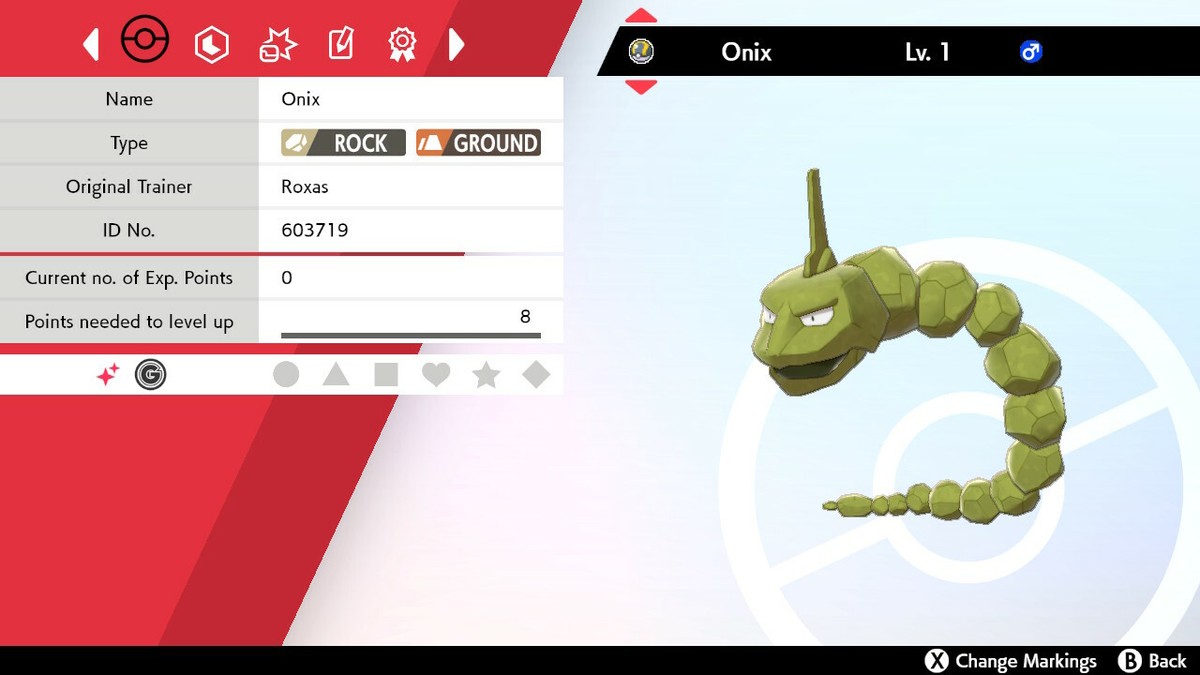1200x675 pixels.
Task: Toggle the circle marking
Action: [286, 375]
